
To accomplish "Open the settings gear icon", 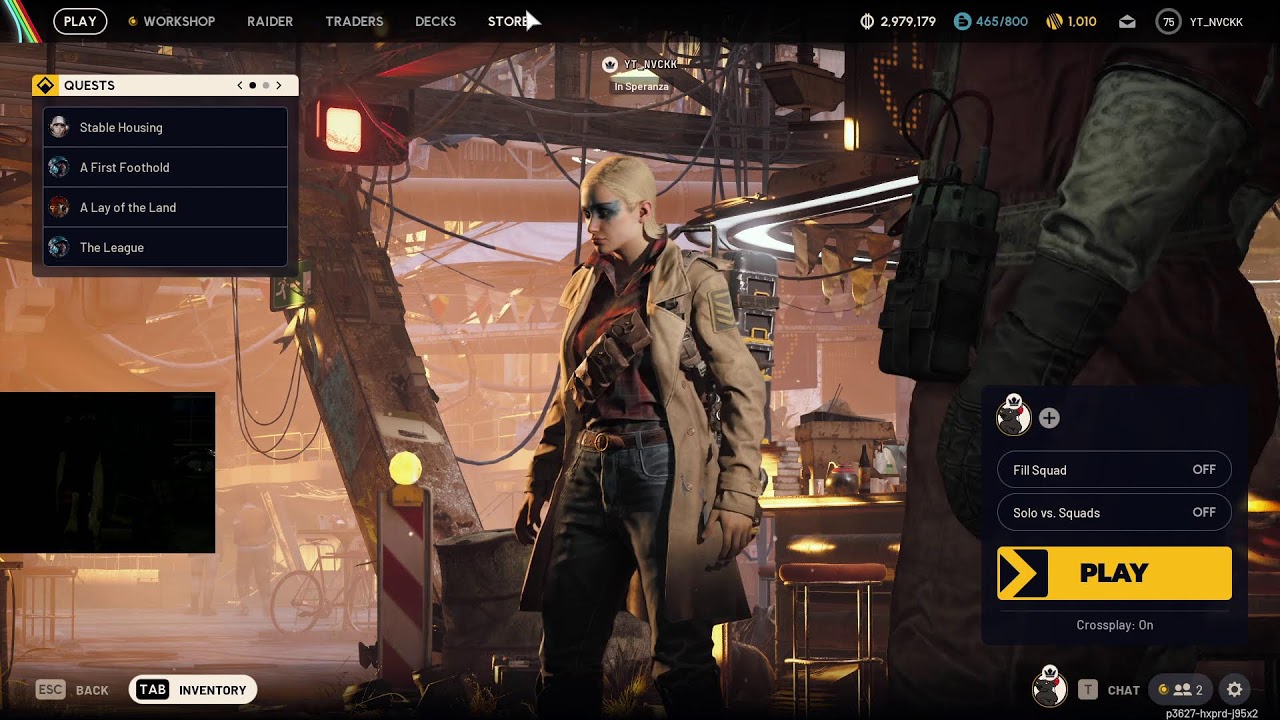I will [x=1235, y=689].
